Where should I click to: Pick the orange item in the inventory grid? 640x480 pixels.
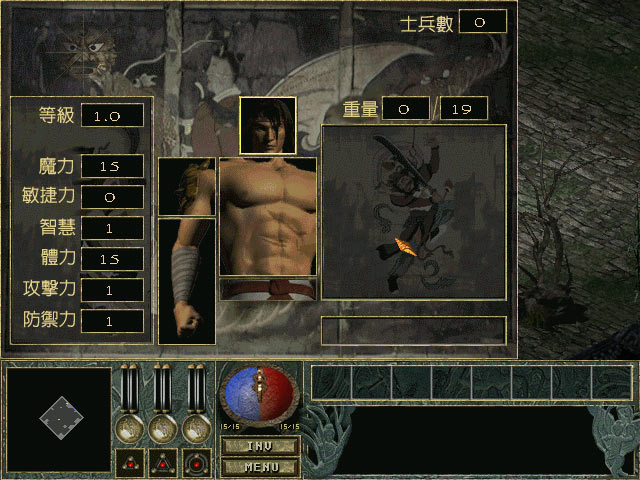click(407, 246)
